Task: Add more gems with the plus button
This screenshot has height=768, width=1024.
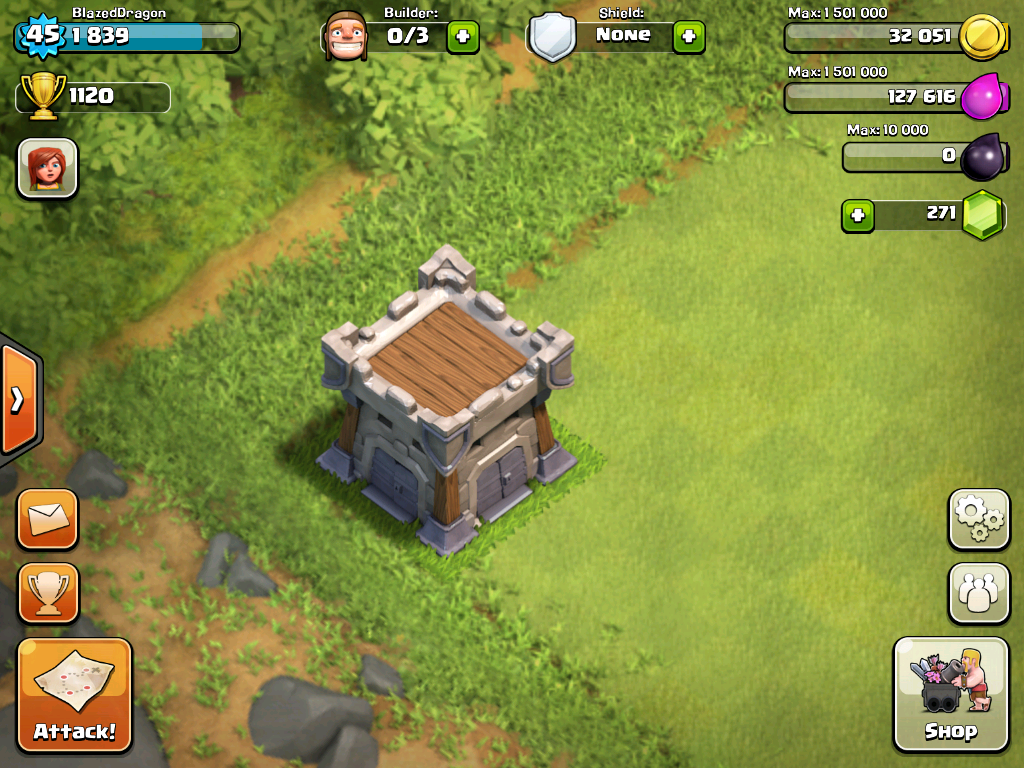Action: [857, 215]
